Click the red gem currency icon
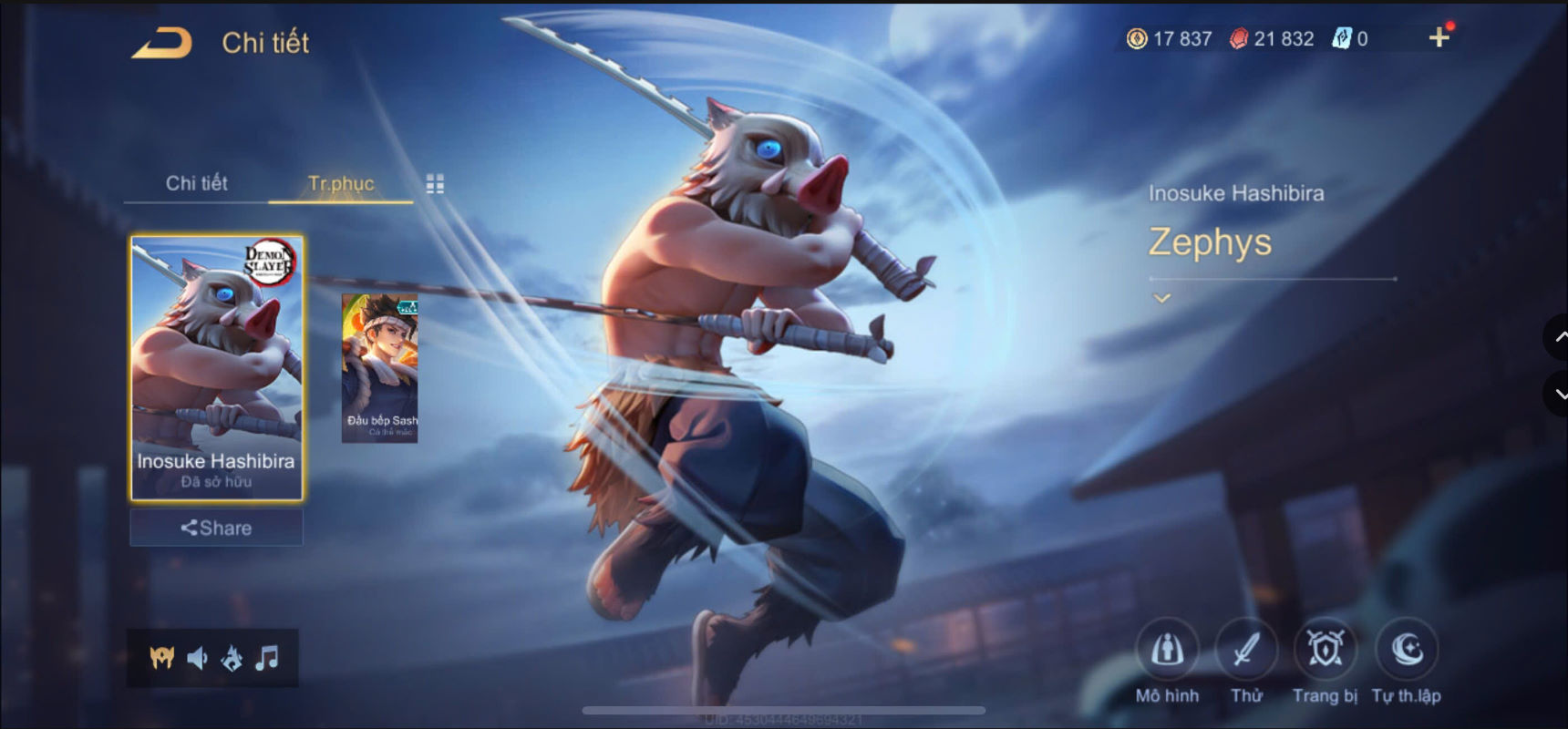This screenshot has height=729, width=1568. (x=1240, y=38)
